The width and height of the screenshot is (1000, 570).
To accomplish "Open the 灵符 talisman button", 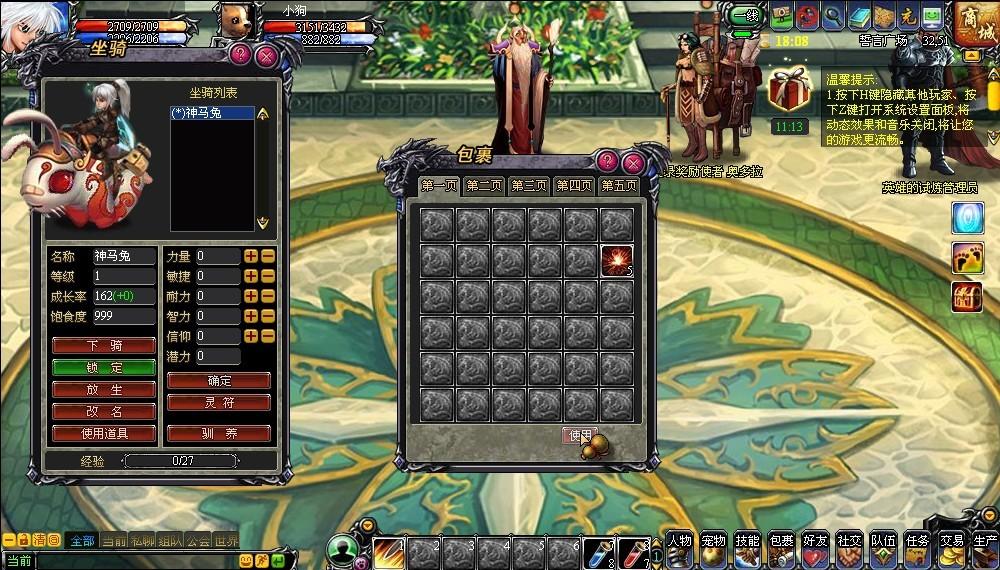I will click(219, 402).
